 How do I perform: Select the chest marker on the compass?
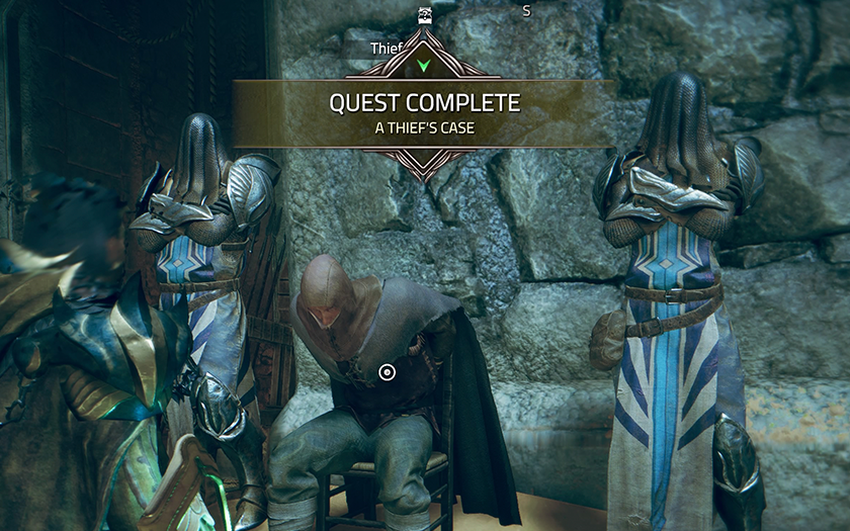click(x=424, y=13)
